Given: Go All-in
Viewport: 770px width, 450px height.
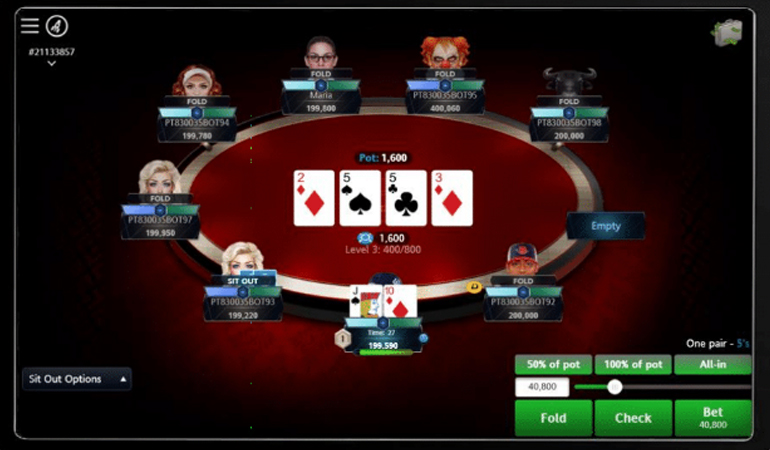Looking at the screenshot, I should click(x=713, y=365).
